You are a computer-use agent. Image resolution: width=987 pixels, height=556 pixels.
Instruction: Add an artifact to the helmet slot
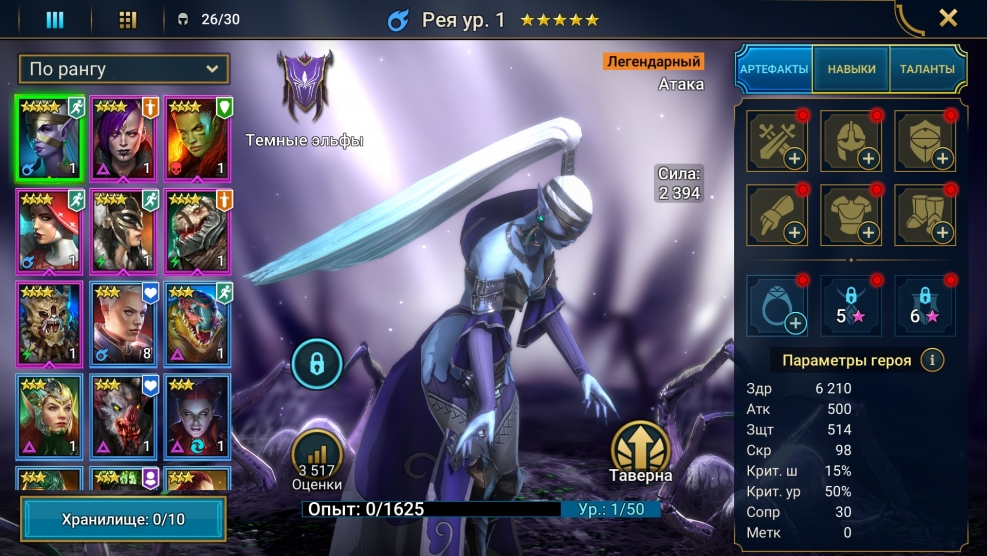[851, 139]
